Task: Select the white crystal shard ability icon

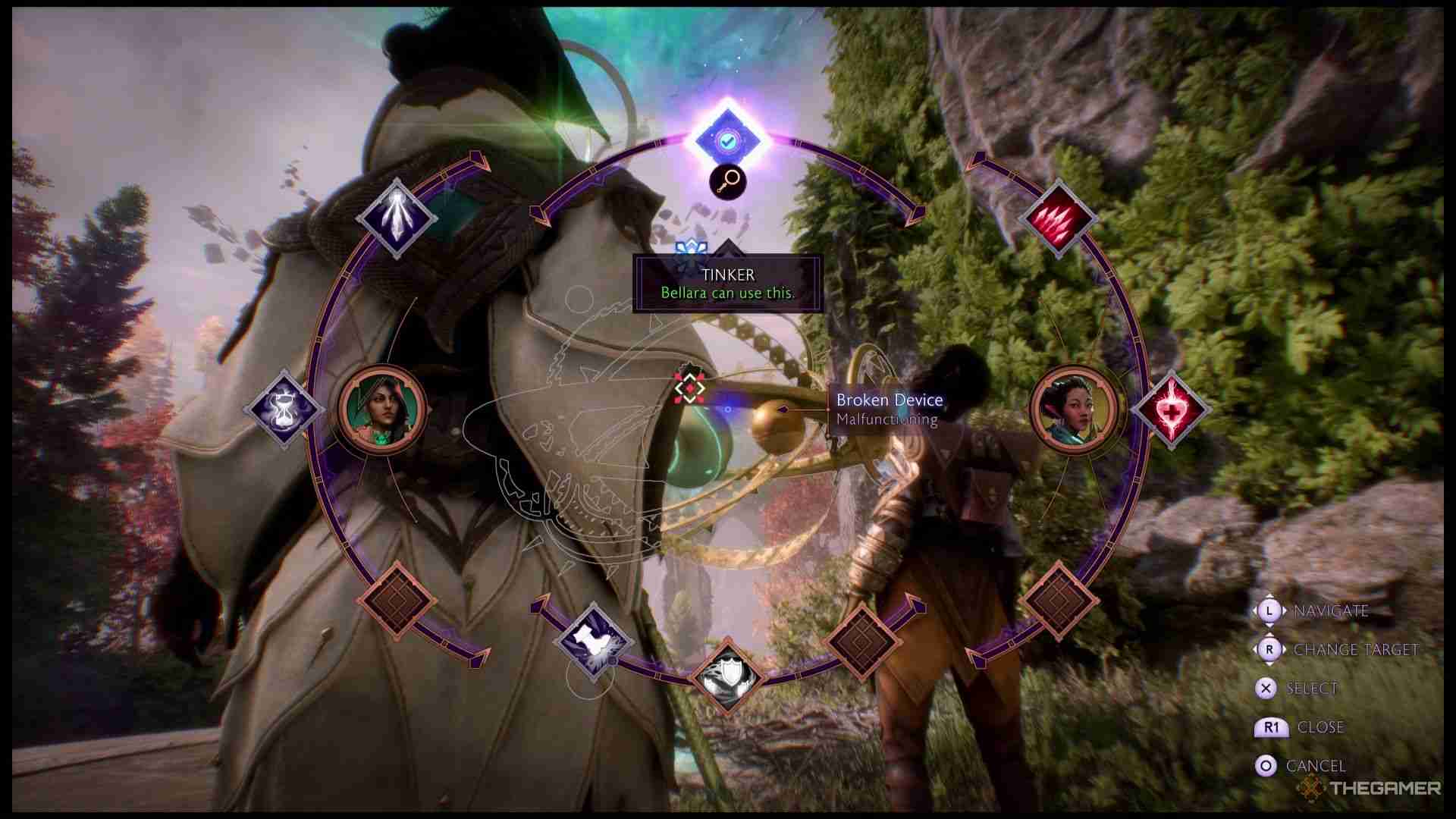Action: pyautogui.click(x=397, y=218)
